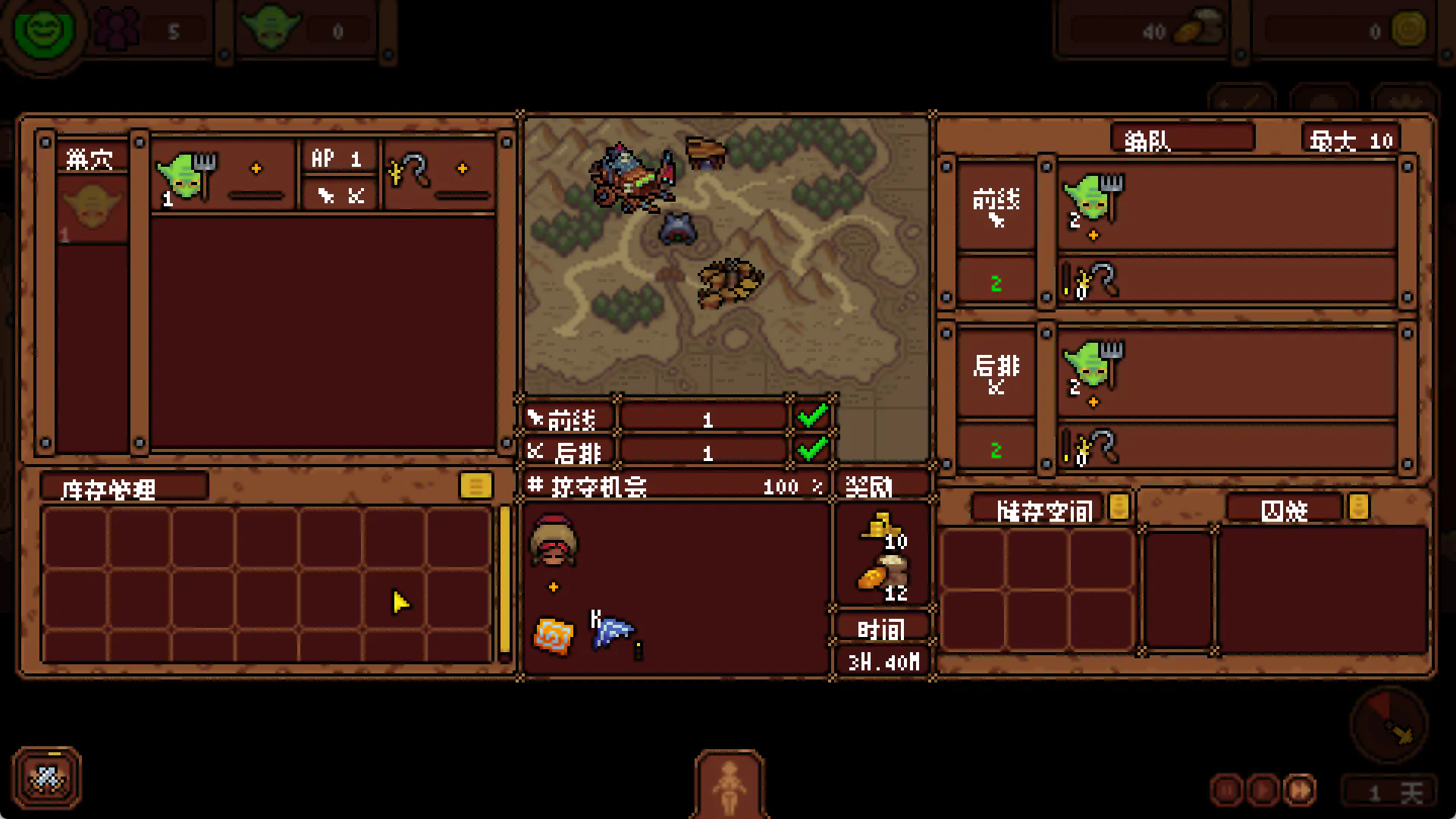
Task: Click the front-line whip equipment slot
Action: (1092, 281)
